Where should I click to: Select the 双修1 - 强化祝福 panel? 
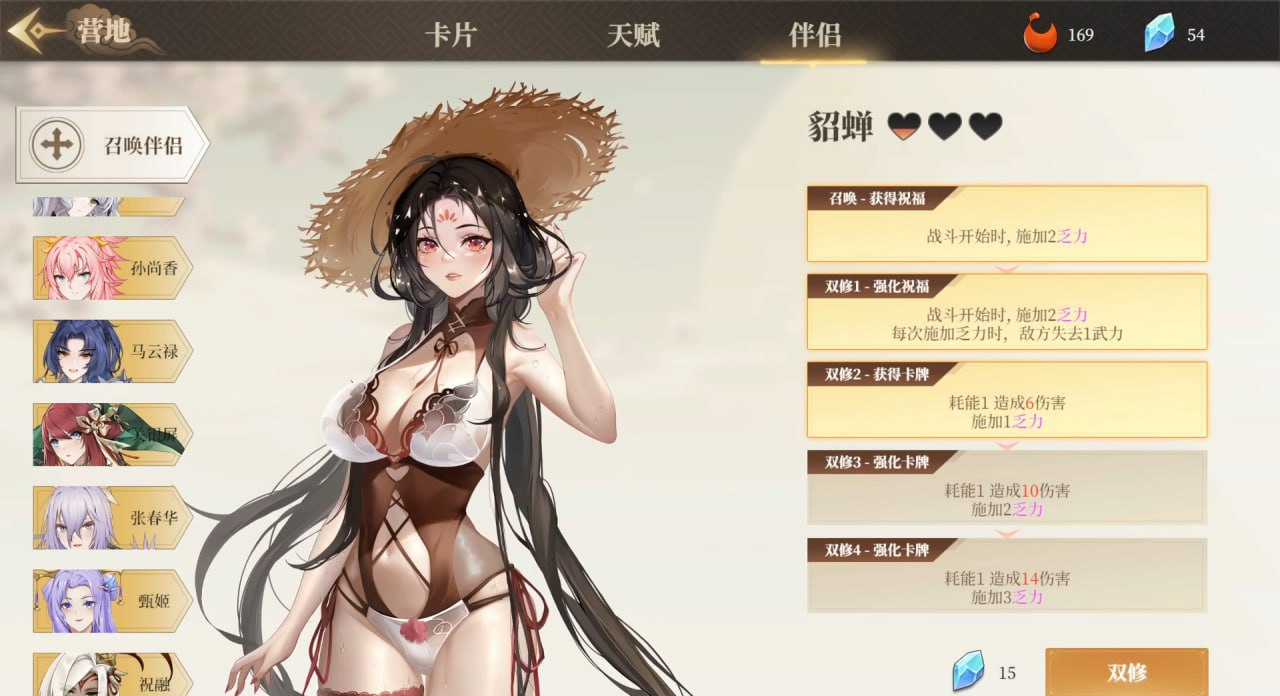[1006, 312]
